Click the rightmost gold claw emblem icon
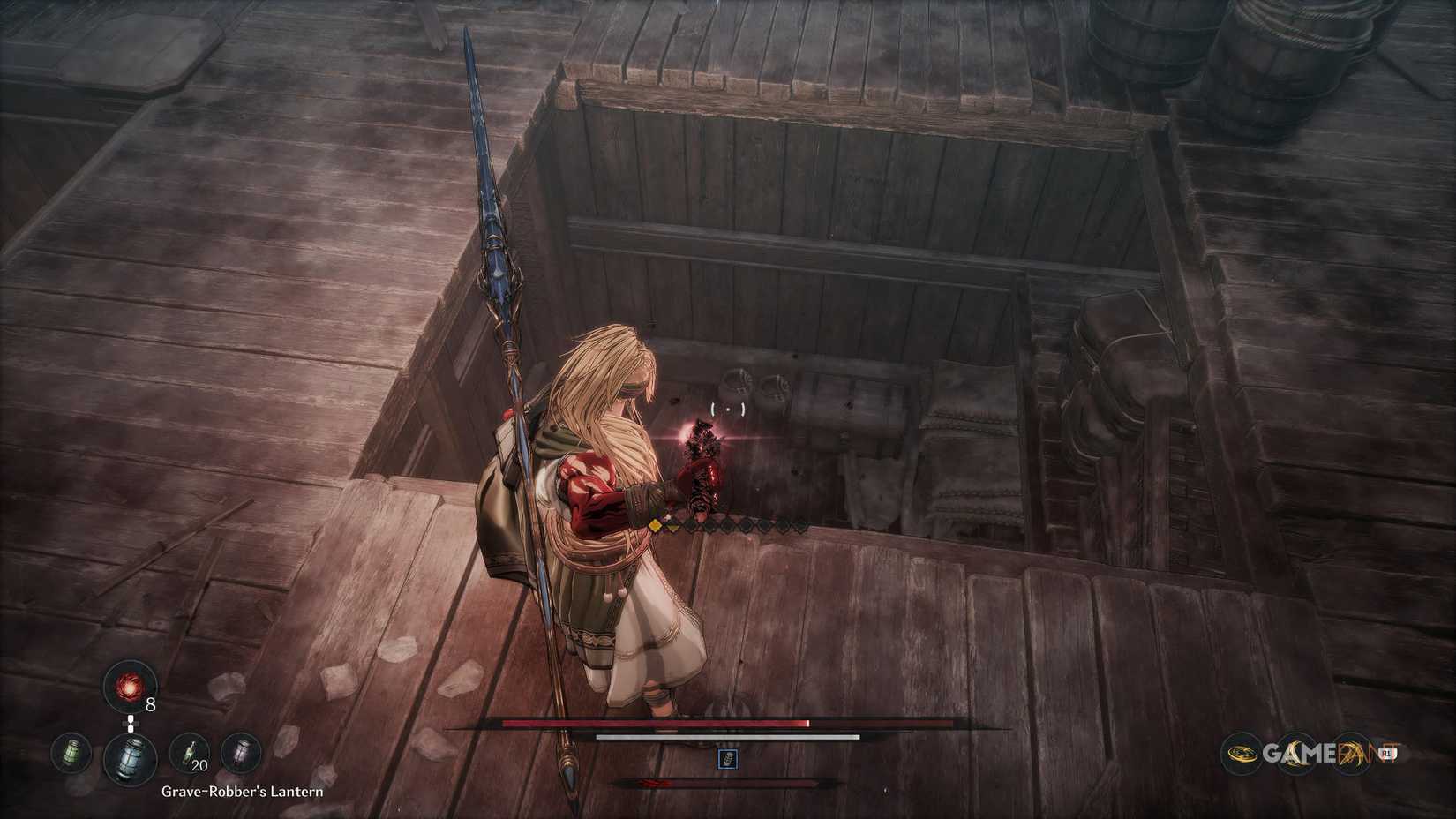Image resolution: width=1456 pixels, height=819 pixels. pyautogui.click(x=1352, y=753)
